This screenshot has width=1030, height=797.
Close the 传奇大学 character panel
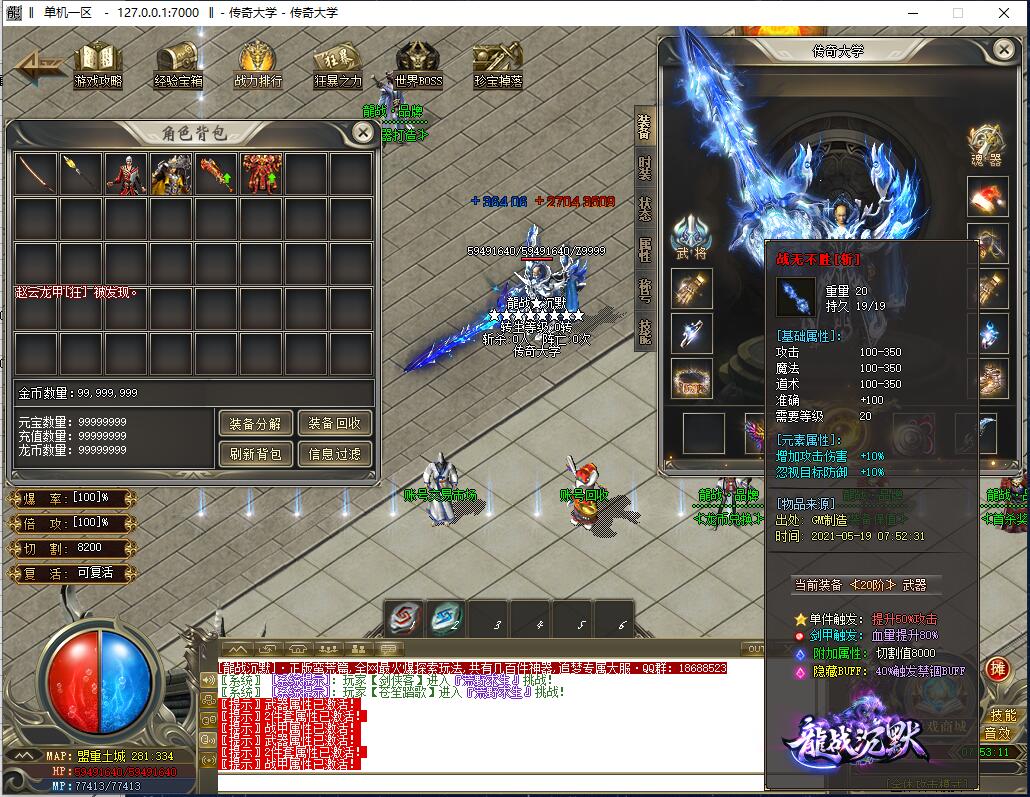coord(1003,48)
